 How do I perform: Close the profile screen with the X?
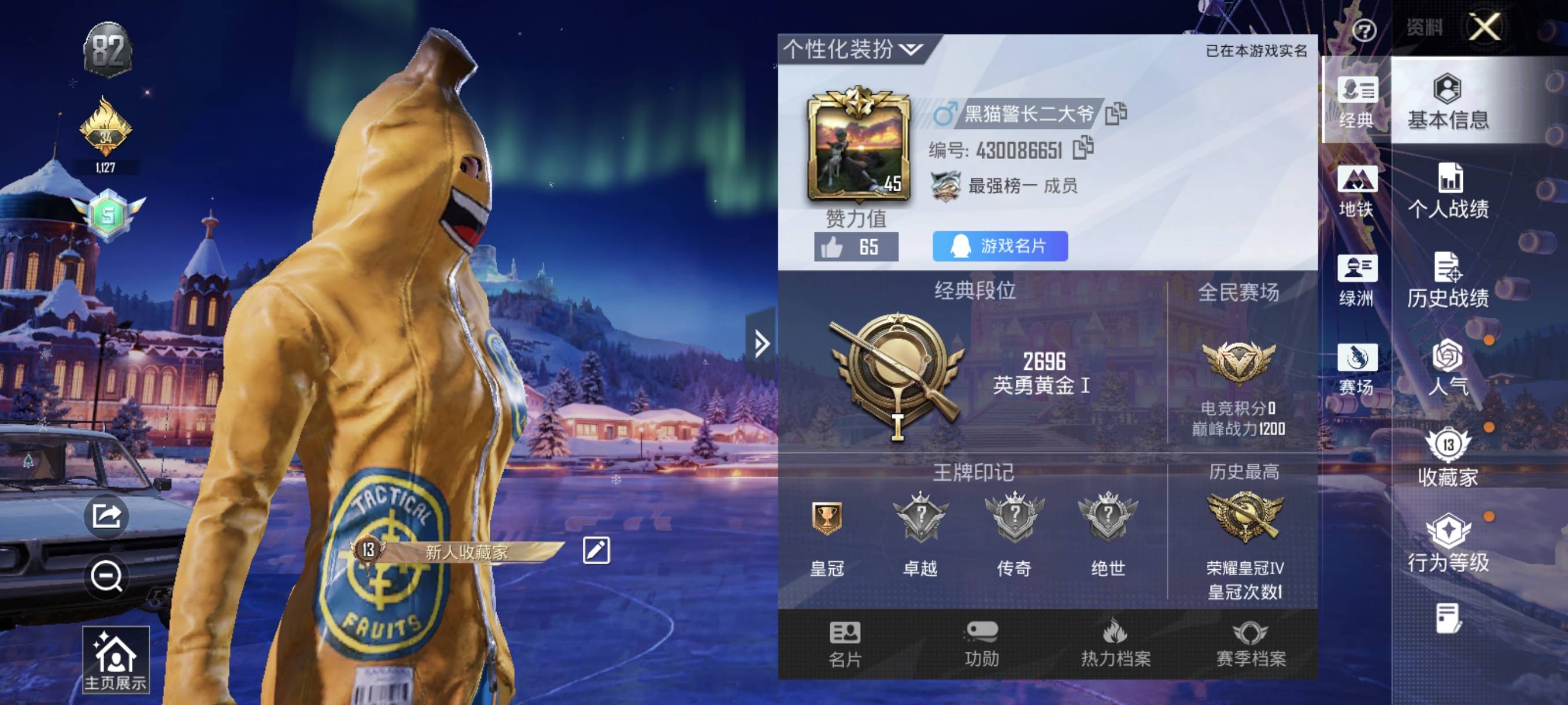click(x=1484, y=27)
